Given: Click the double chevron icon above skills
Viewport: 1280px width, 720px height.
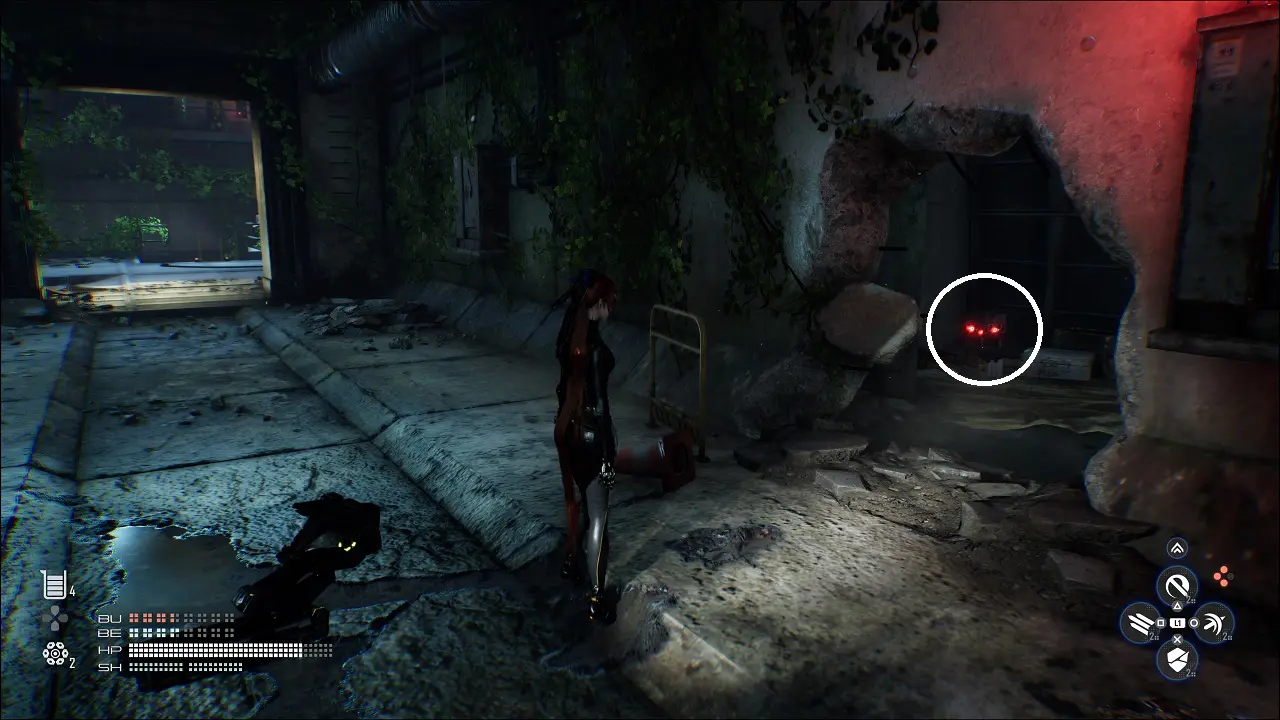Looking at the screenshot, I should [1177, 548].
